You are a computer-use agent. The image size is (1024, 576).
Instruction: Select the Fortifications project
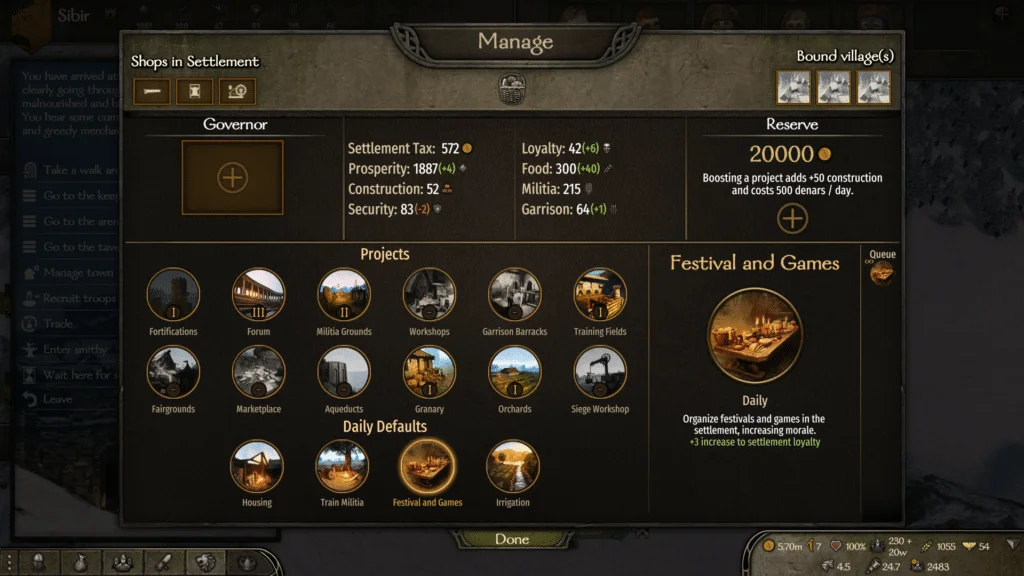click(173, 295)
